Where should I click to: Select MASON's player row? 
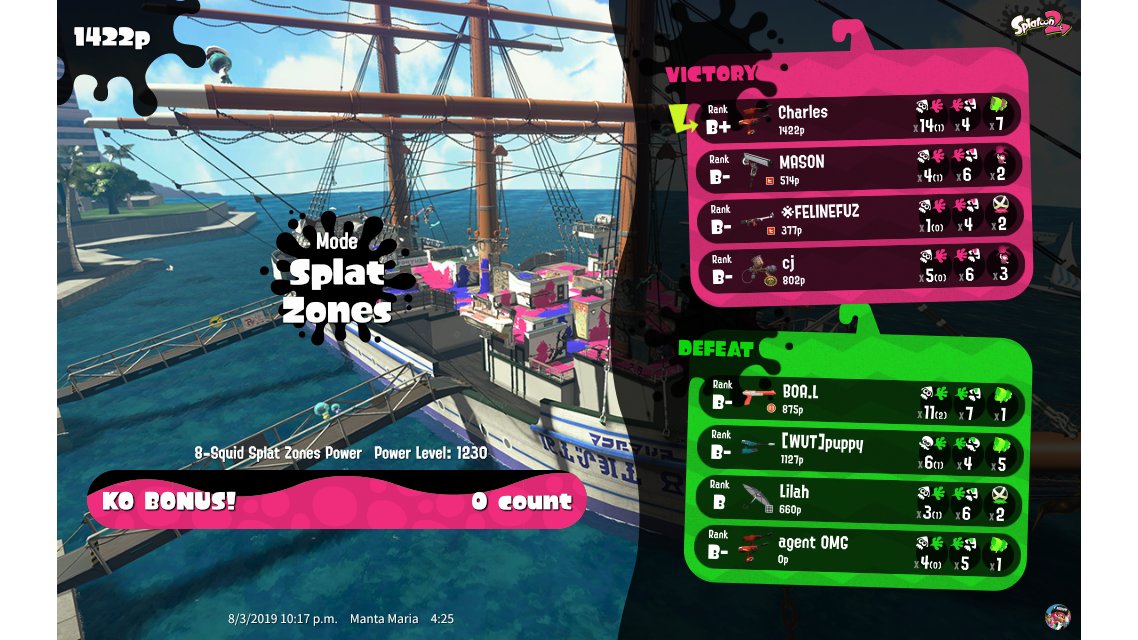coord(855,168)
